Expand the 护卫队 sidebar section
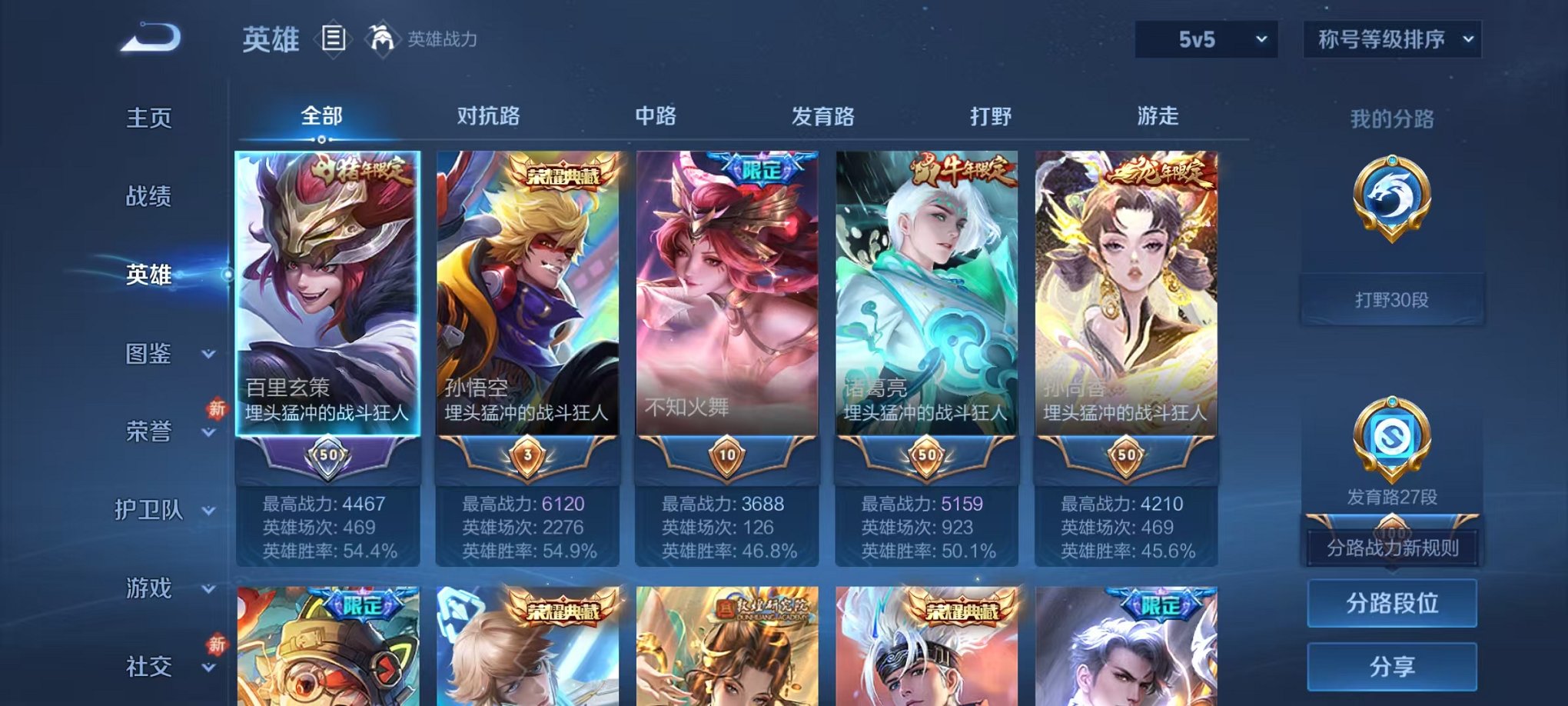This screenshot has width=1568, height=706. [x=158, y=510]
